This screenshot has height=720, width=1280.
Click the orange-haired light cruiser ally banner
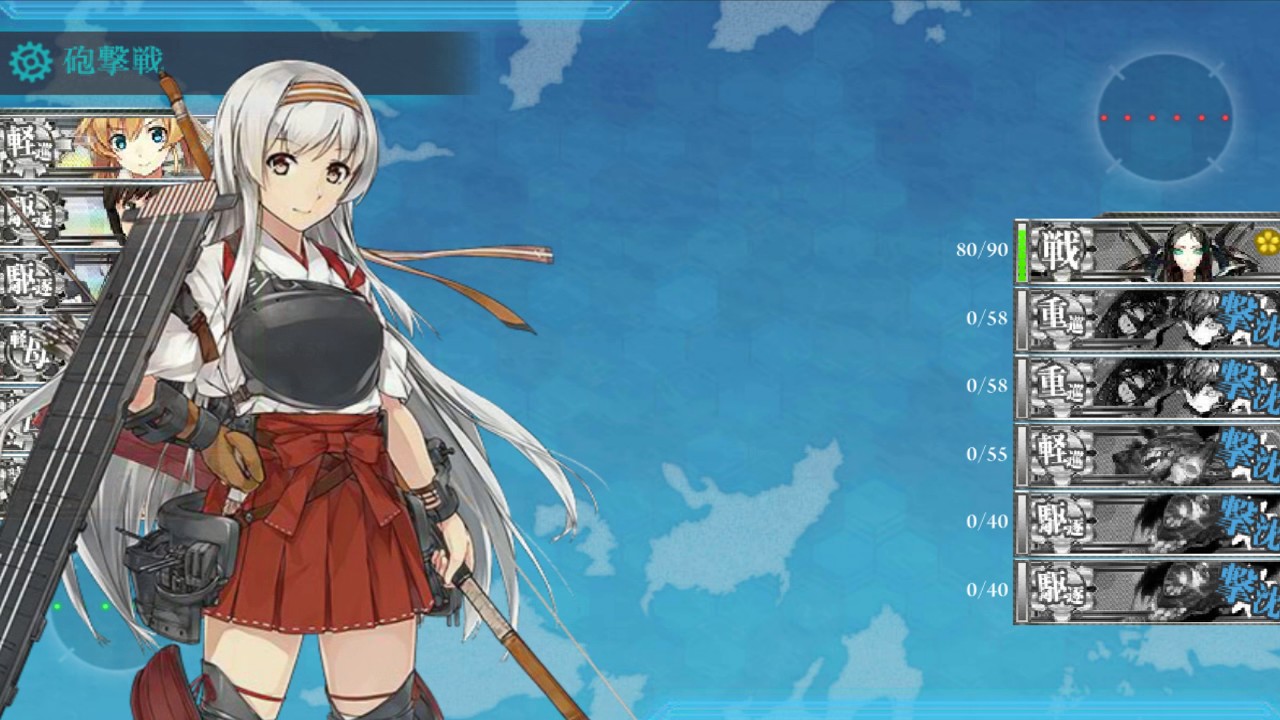tap(105, 146)
